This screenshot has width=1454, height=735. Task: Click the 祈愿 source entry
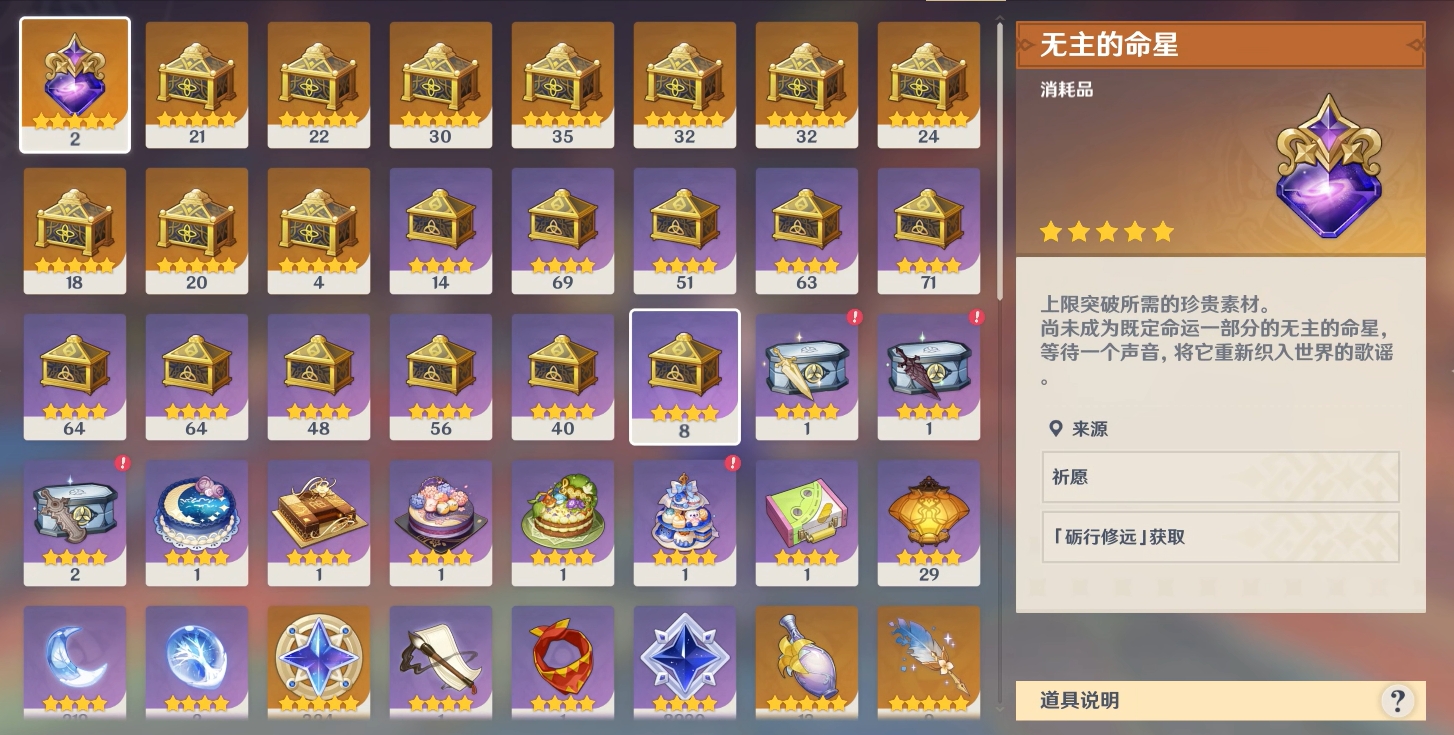pos(1220,478)
